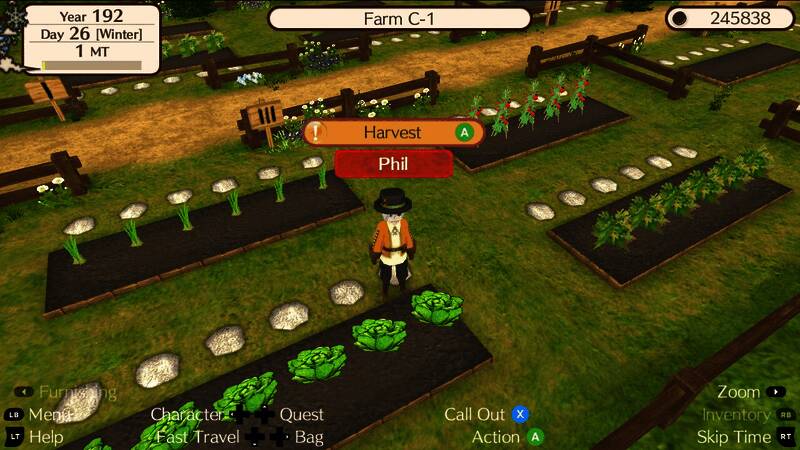Click the red Phil name tag
Viewport: 800px width, 450px height.
393,163
